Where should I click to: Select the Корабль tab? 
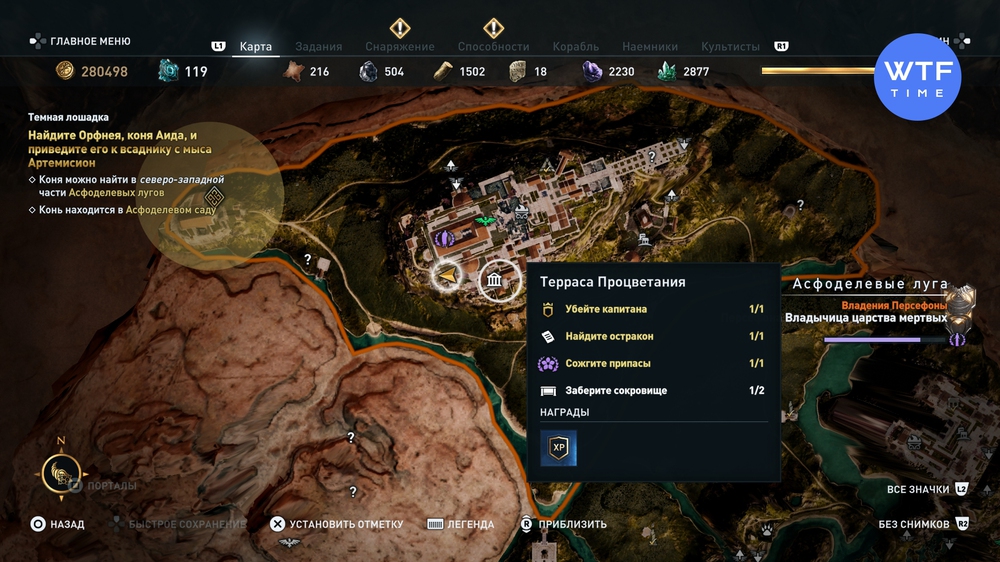pos(575,46)
